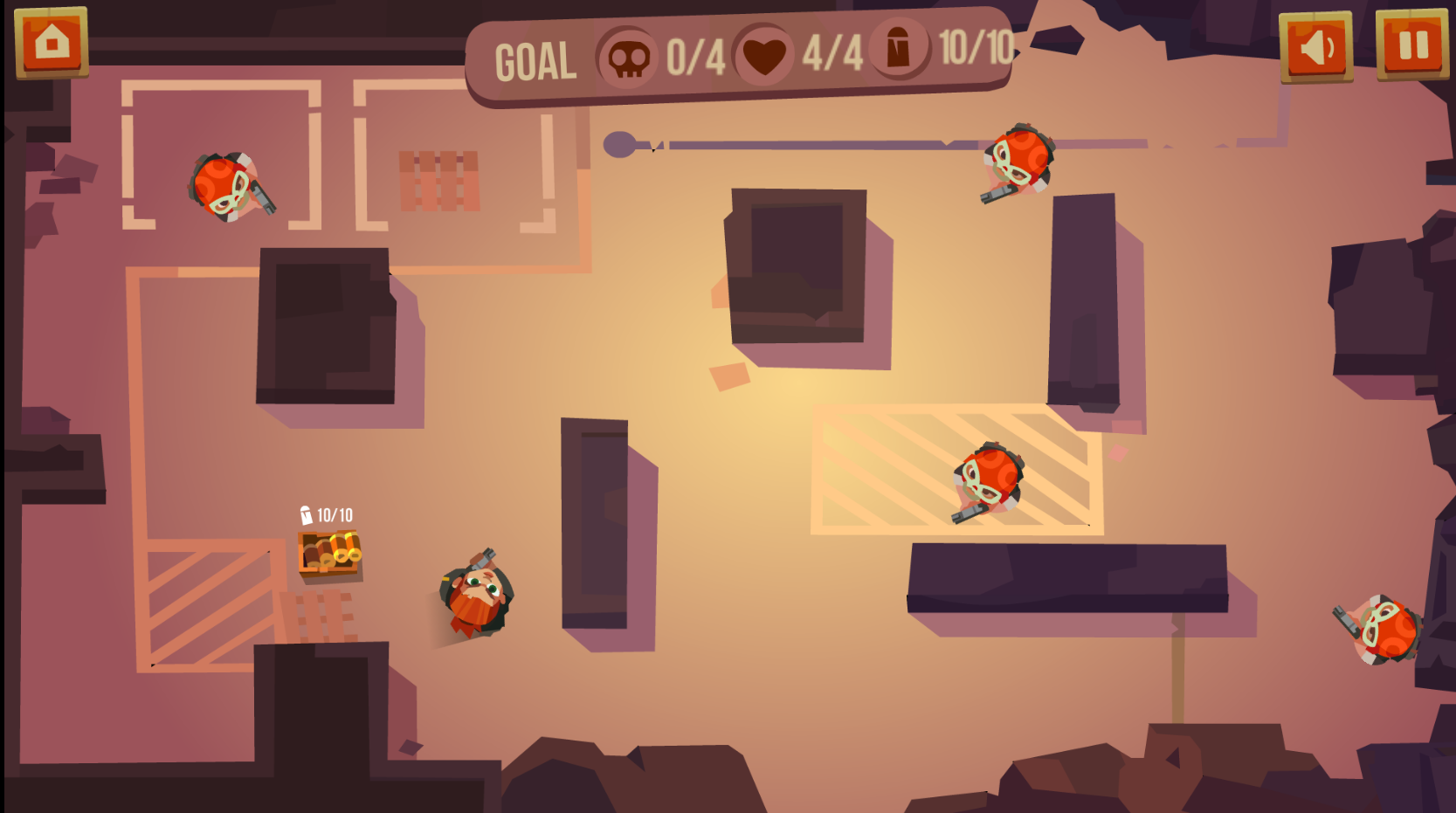Screen dimensions: 1456x813
Task: Toggle the sound speaker button
Action: point(1315,47)
